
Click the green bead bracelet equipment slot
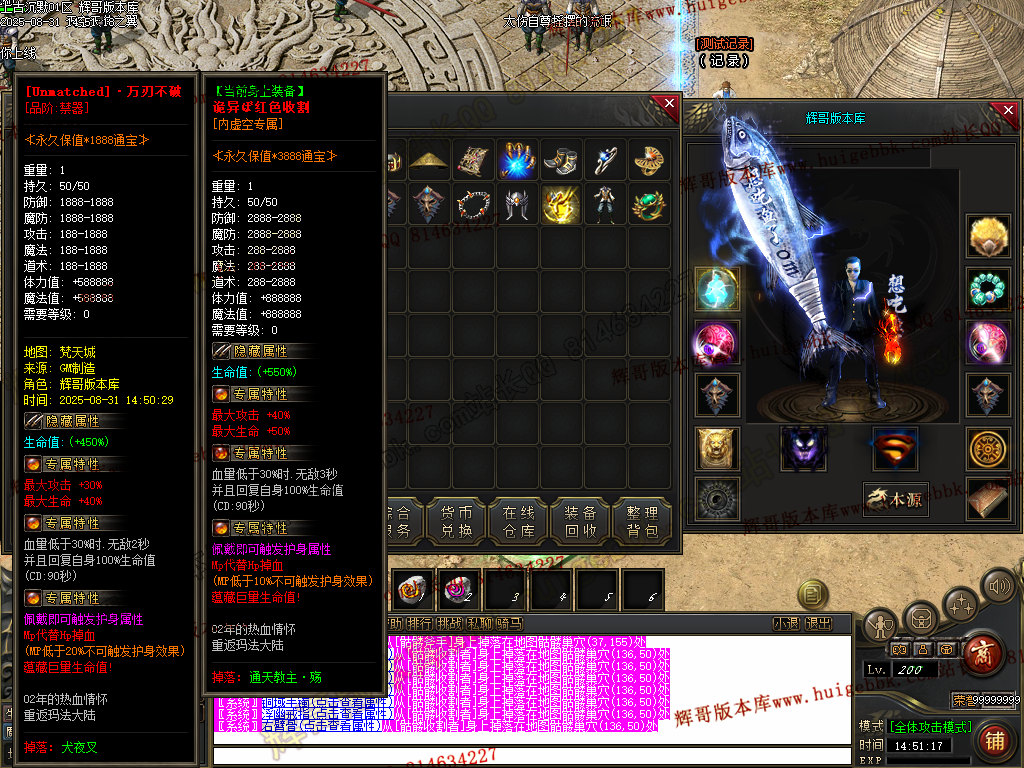point(988,290)
